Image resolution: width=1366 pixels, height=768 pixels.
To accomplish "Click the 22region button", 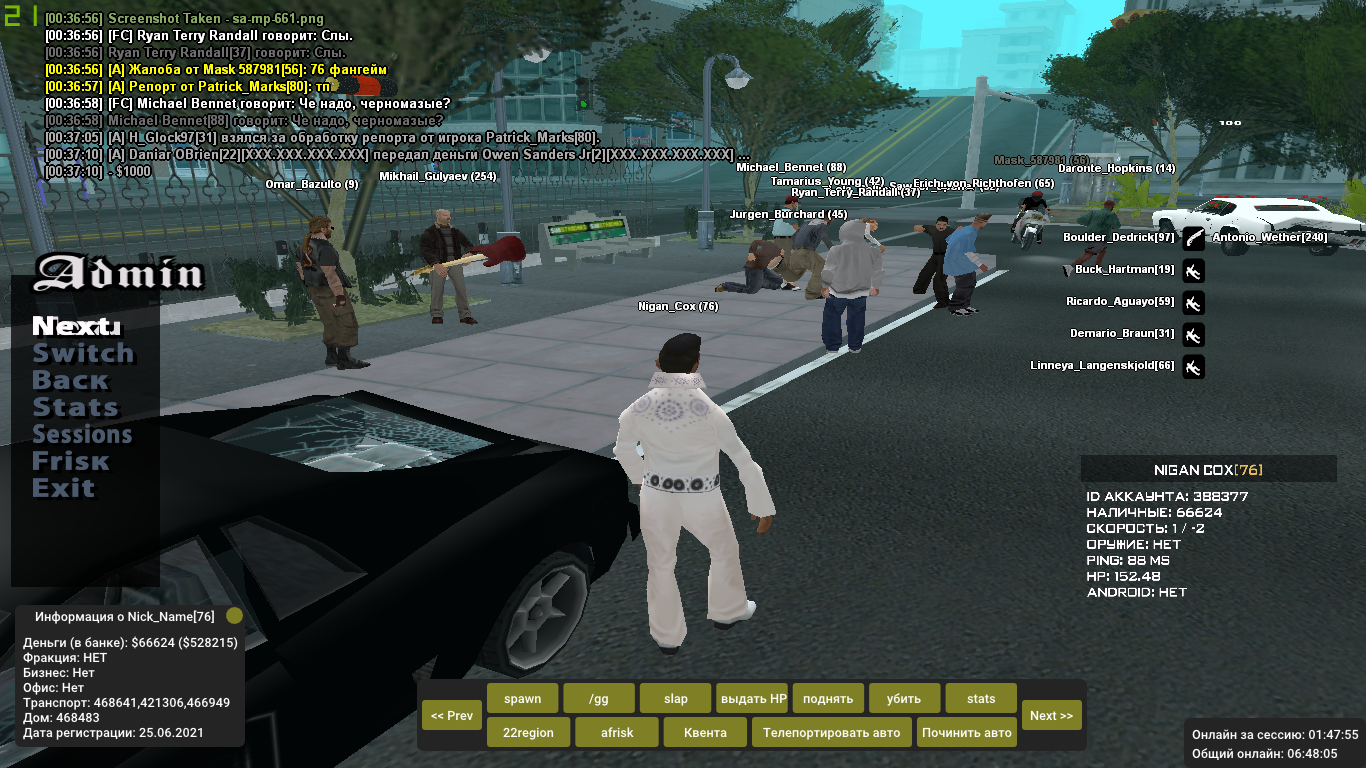I will (x=528, y=732).
